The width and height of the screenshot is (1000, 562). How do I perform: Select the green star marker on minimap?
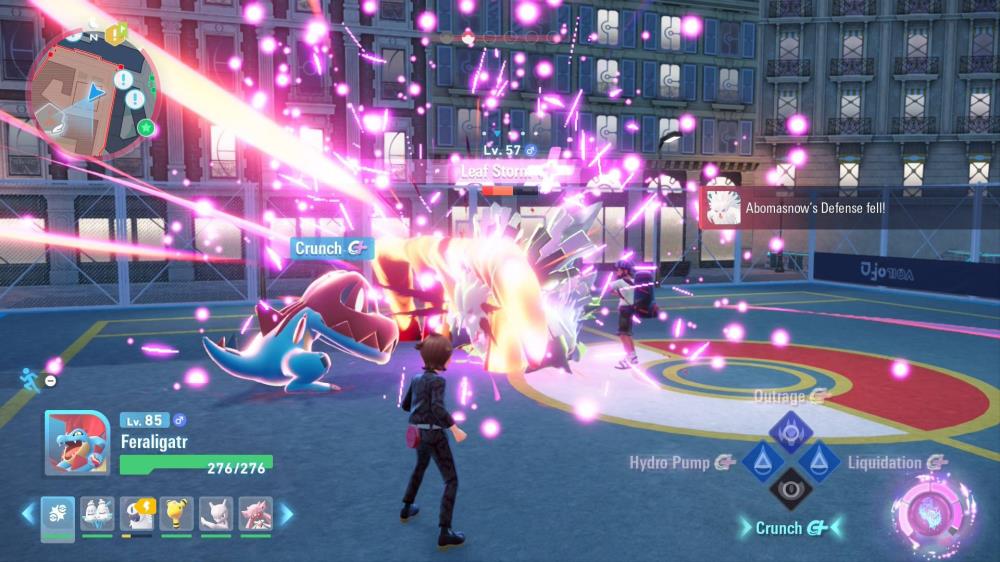(x=146, y=127)
